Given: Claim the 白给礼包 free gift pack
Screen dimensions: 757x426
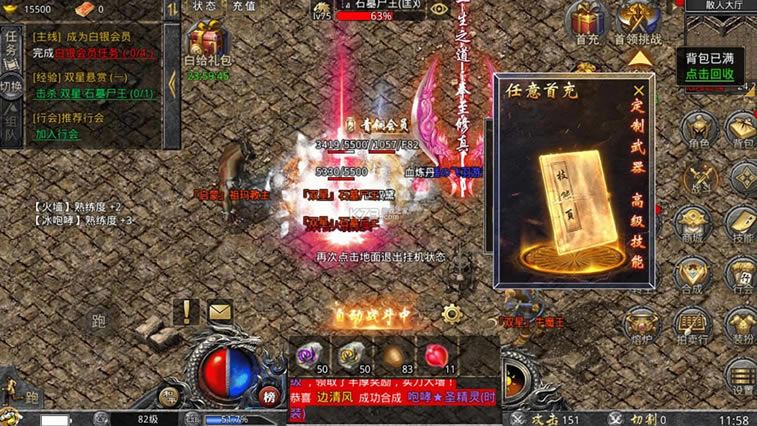Looking at the screenshot, I should pyautogui.click(x=208, y=46).
